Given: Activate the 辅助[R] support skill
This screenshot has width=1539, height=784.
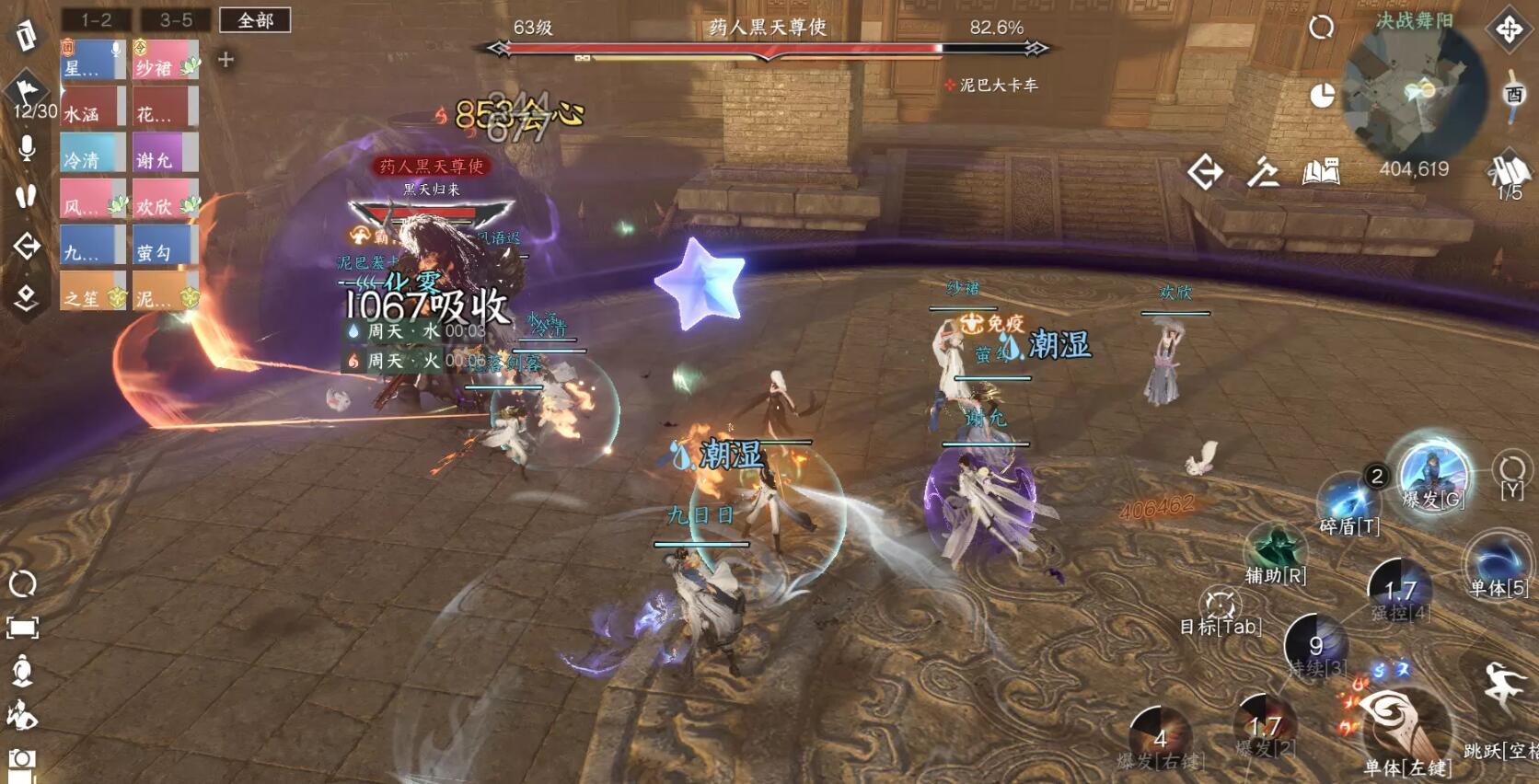Looking at the screenshot, I should coord(1276,551).
